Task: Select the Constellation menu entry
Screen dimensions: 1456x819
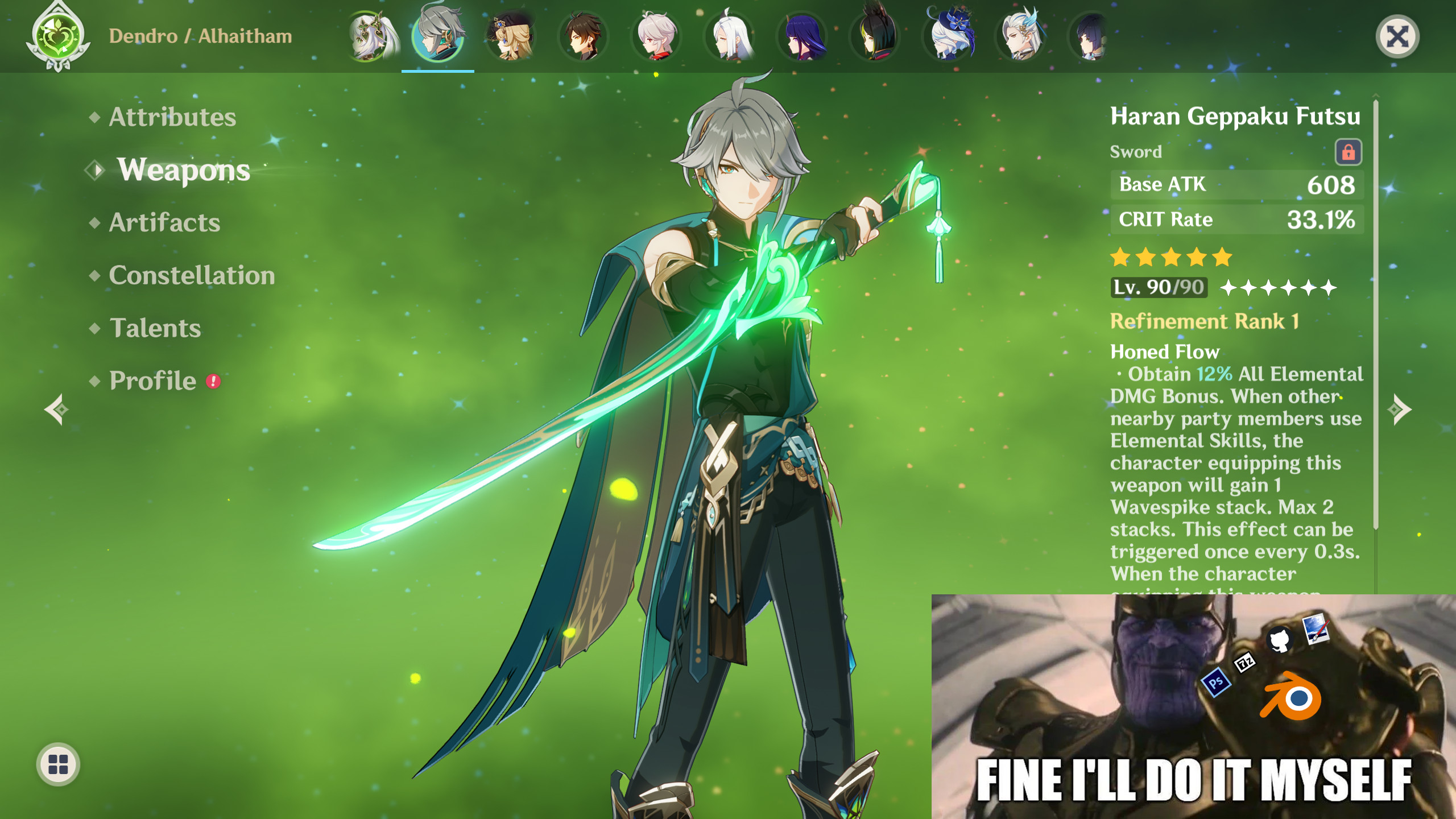Action: tap(192, 275)
